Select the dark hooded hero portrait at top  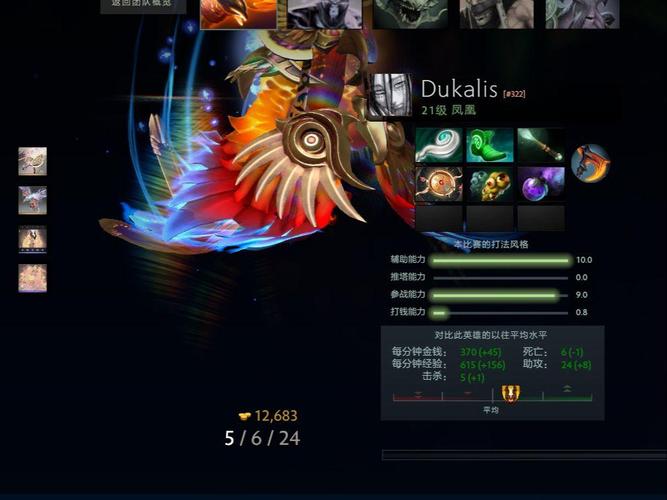[x=325, y=13]
